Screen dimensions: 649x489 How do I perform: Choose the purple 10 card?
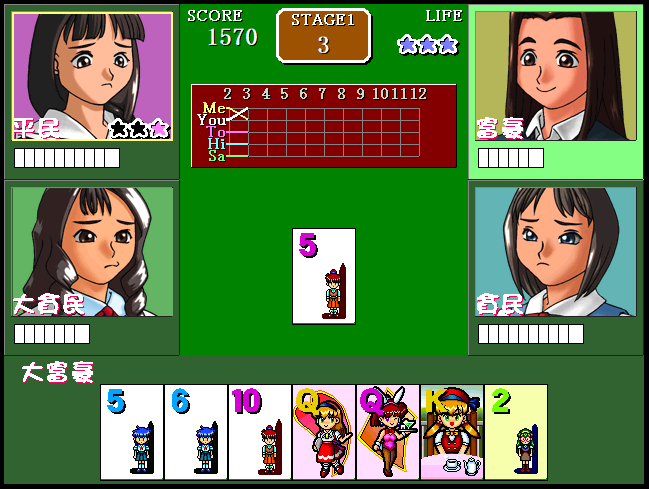point(260,432)
